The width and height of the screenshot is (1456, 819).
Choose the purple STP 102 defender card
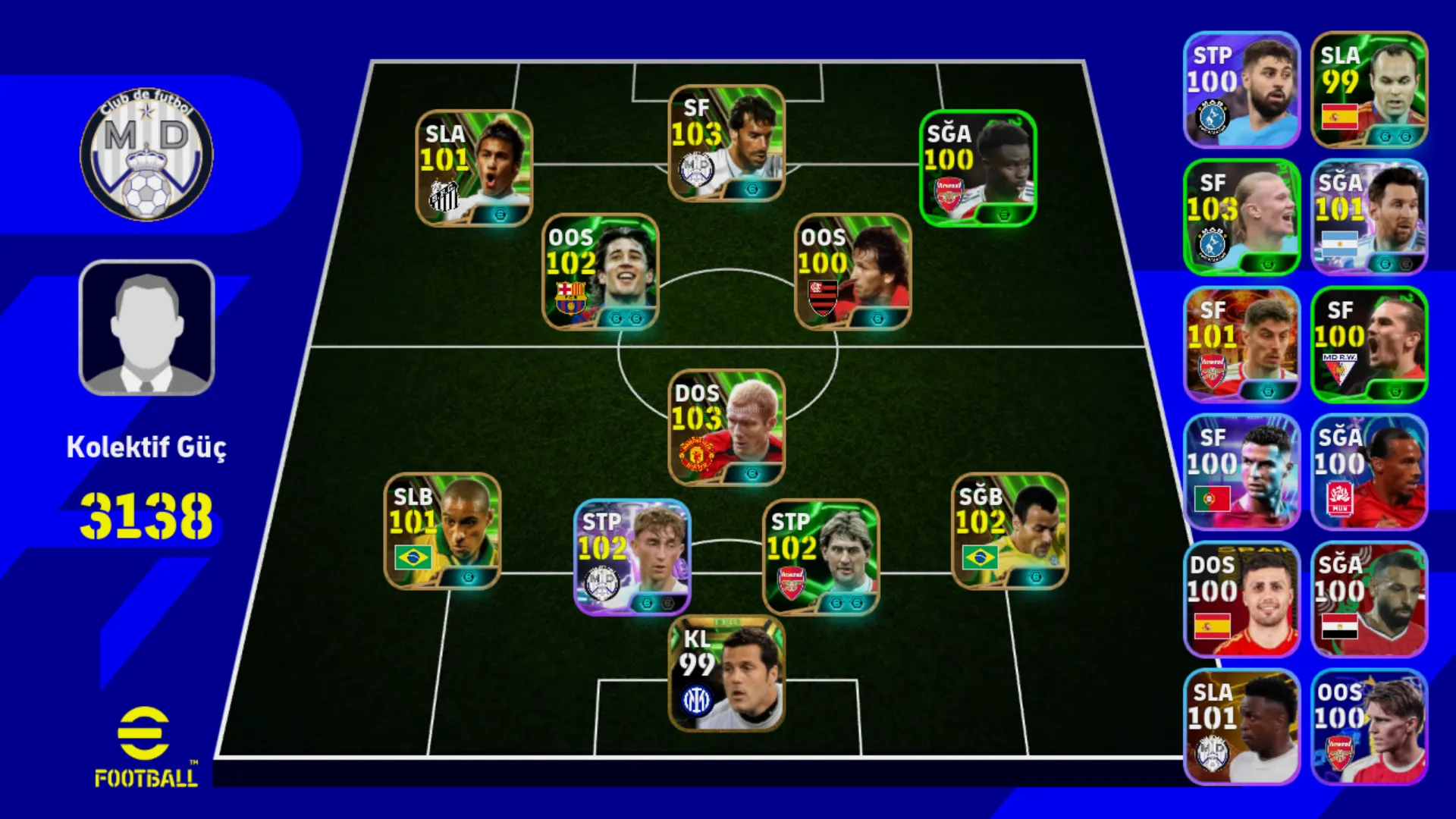click(632, 557)
